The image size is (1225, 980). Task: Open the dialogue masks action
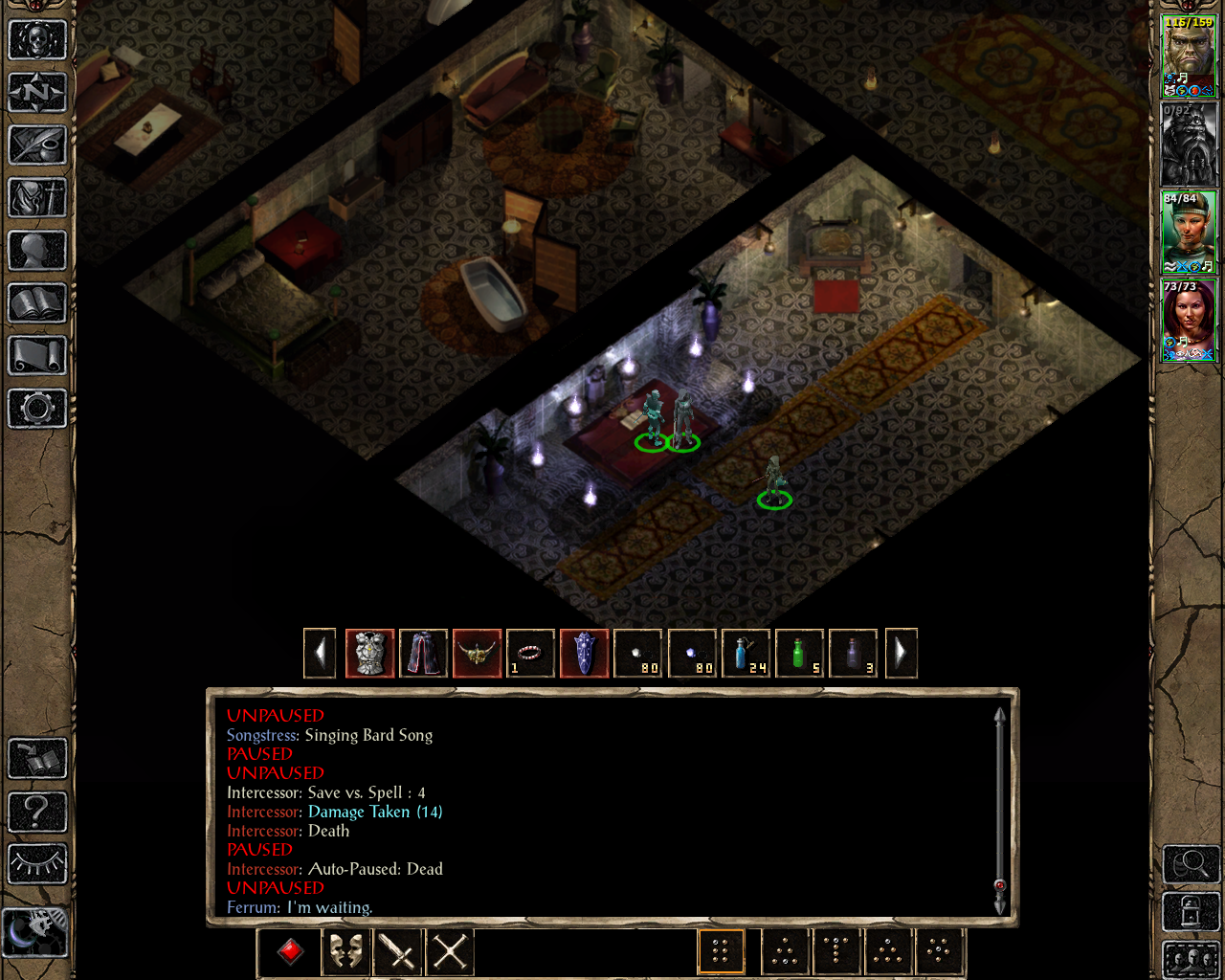tap(345, 950)
